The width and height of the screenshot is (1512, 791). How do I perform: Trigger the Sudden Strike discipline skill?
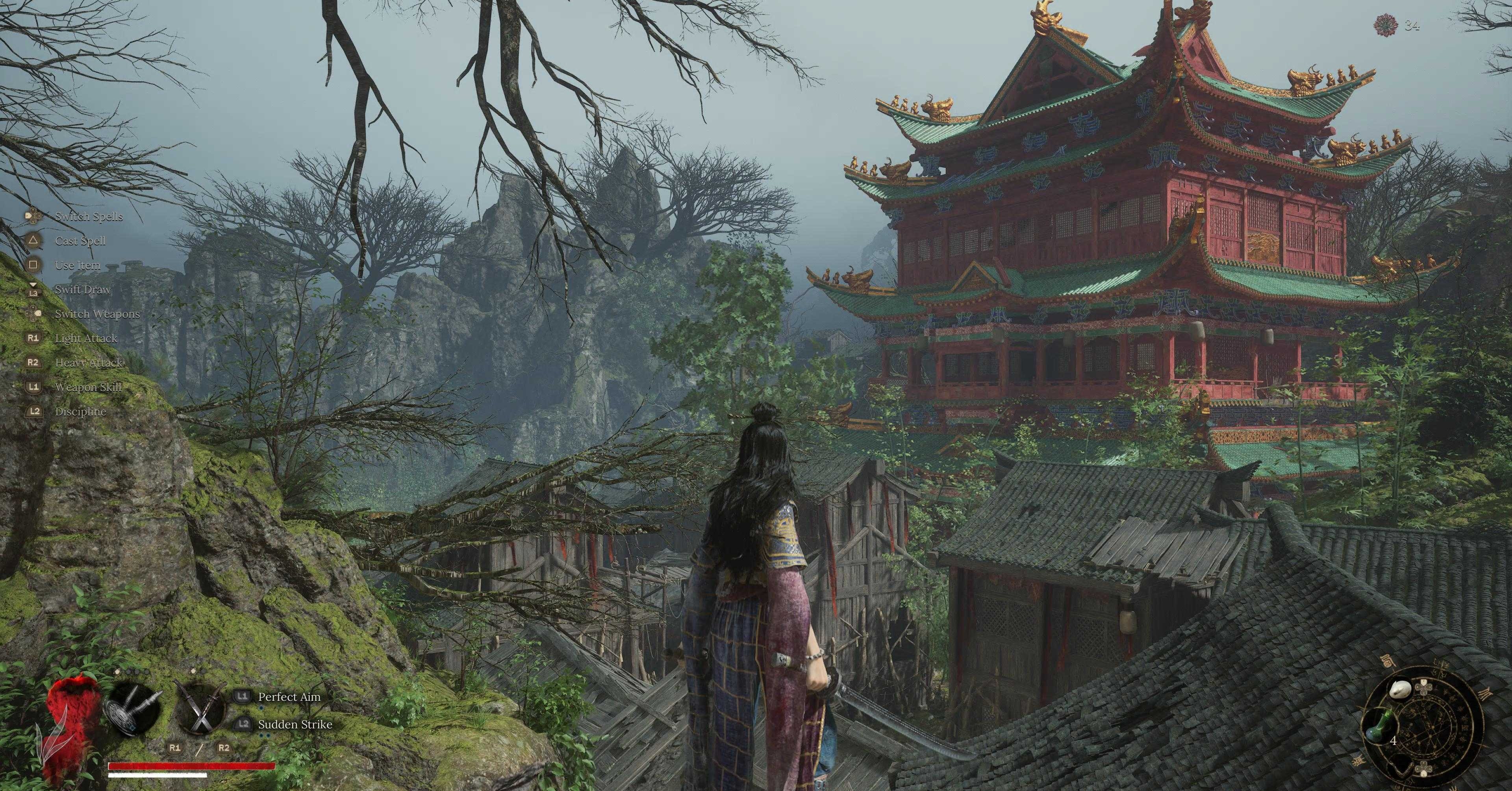tap(295, 725)
